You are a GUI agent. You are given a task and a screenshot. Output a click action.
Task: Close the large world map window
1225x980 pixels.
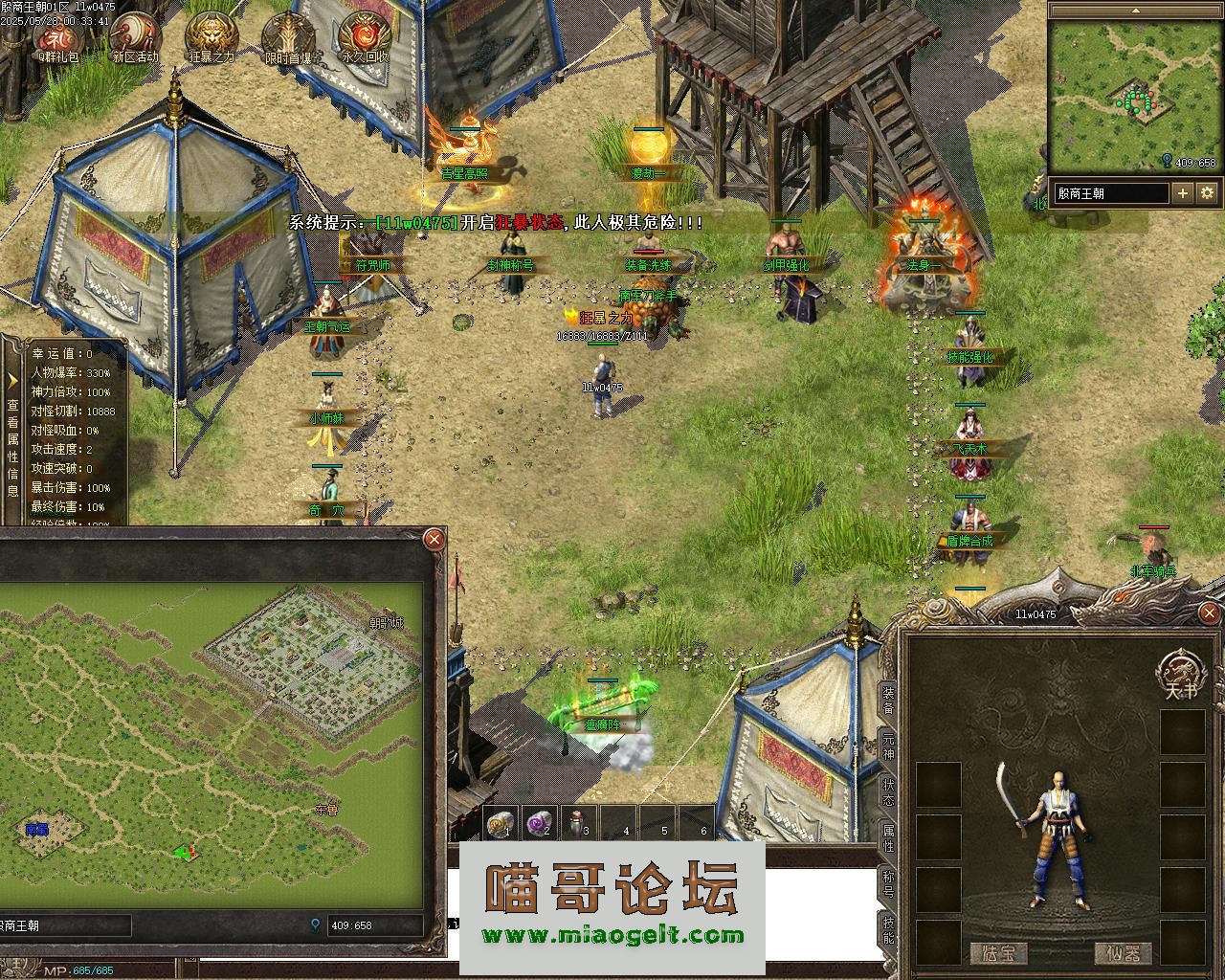pos(434,539)
